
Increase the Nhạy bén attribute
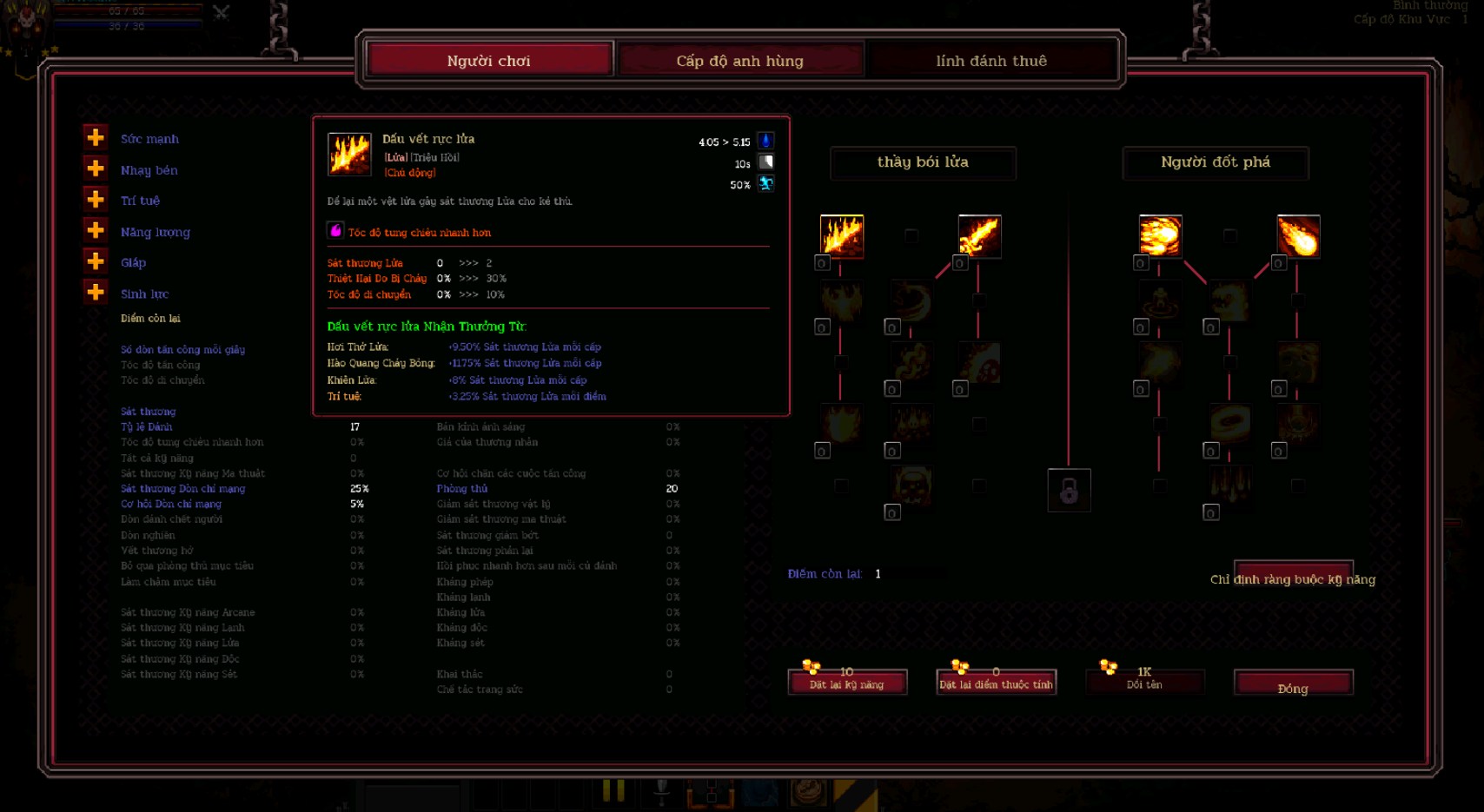pos(96,168)
